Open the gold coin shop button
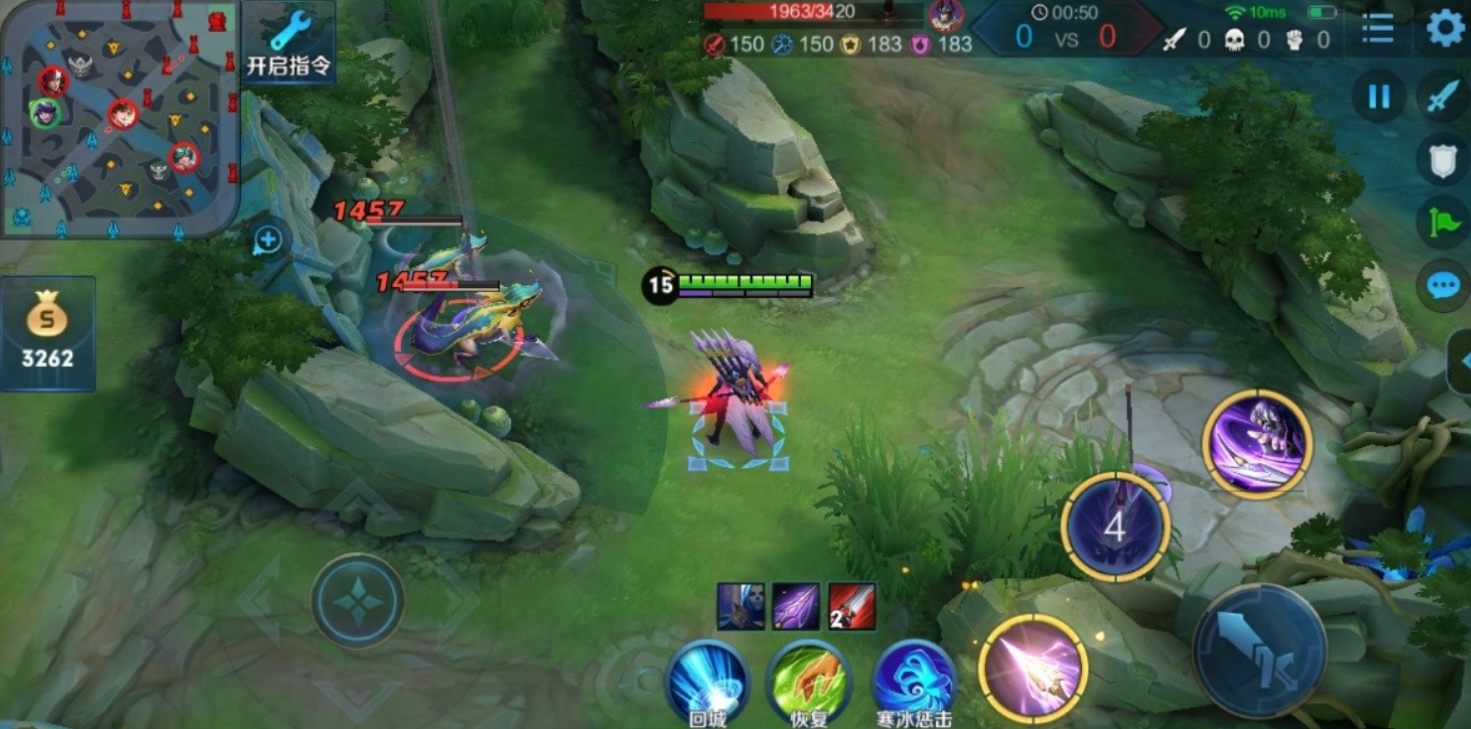 tap(47, 333)
